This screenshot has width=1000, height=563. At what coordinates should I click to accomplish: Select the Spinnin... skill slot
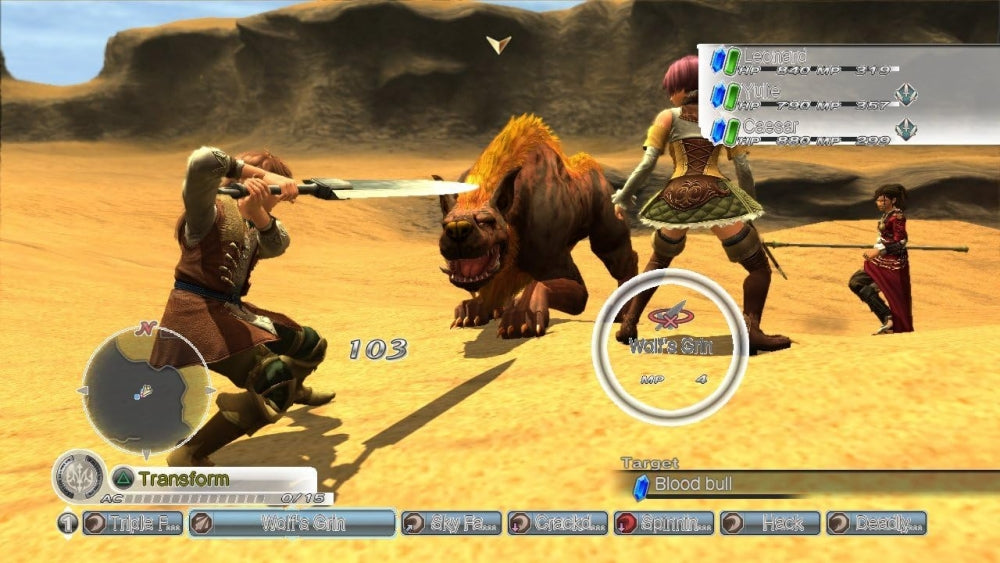tap(662, 523)
